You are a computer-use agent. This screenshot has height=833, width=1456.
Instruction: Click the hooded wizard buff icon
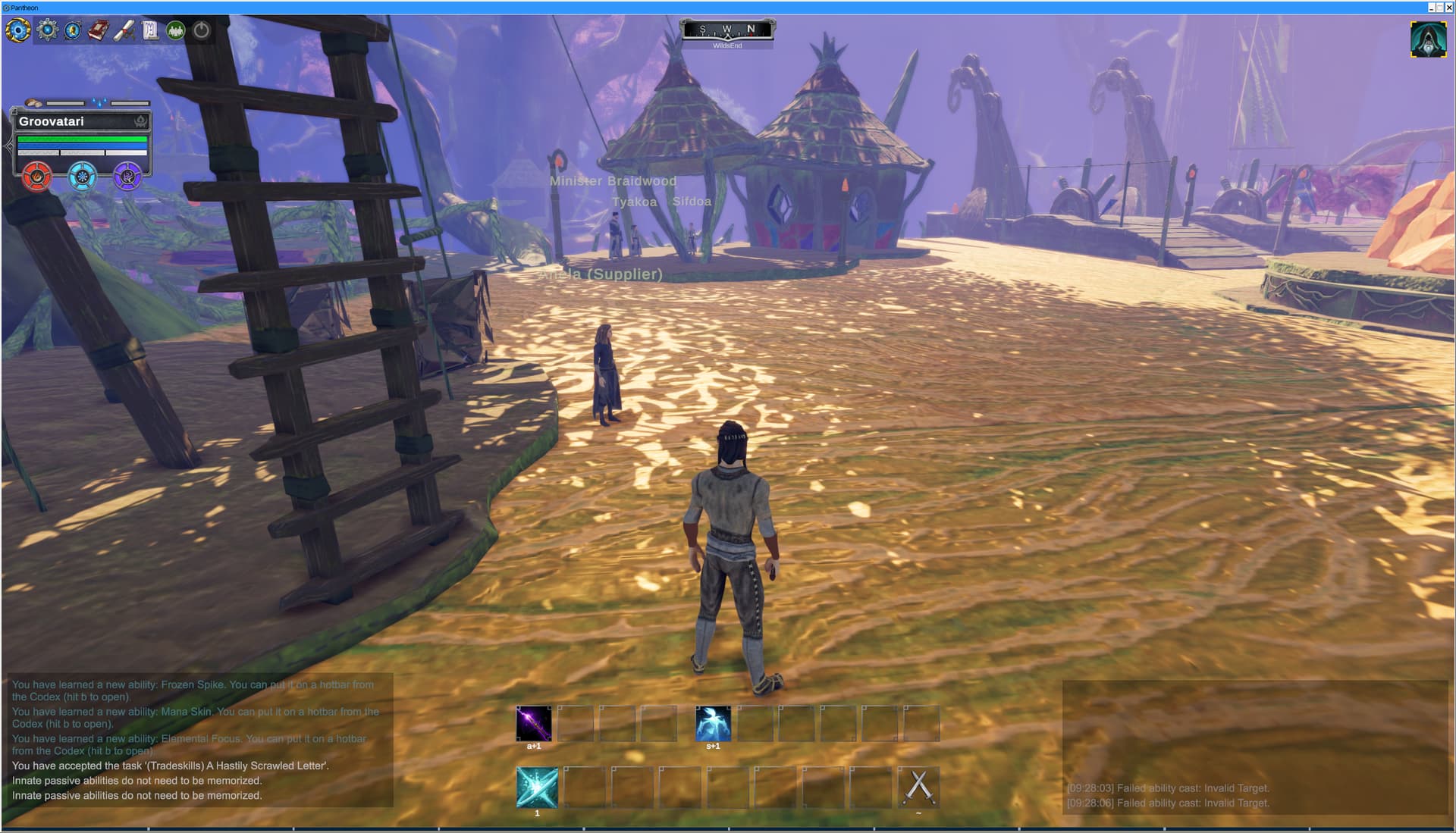point(1428,39)
